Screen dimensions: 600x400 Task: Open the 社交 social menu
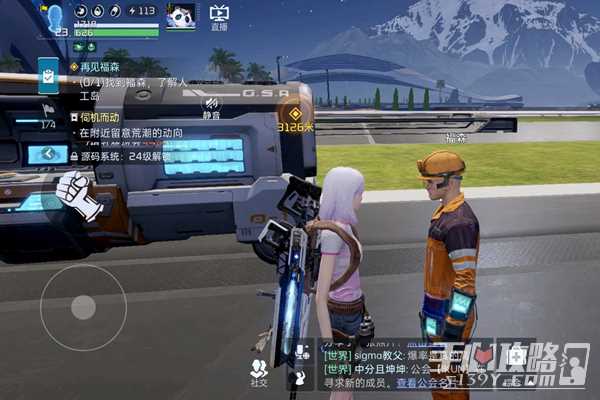coord(259,372)
